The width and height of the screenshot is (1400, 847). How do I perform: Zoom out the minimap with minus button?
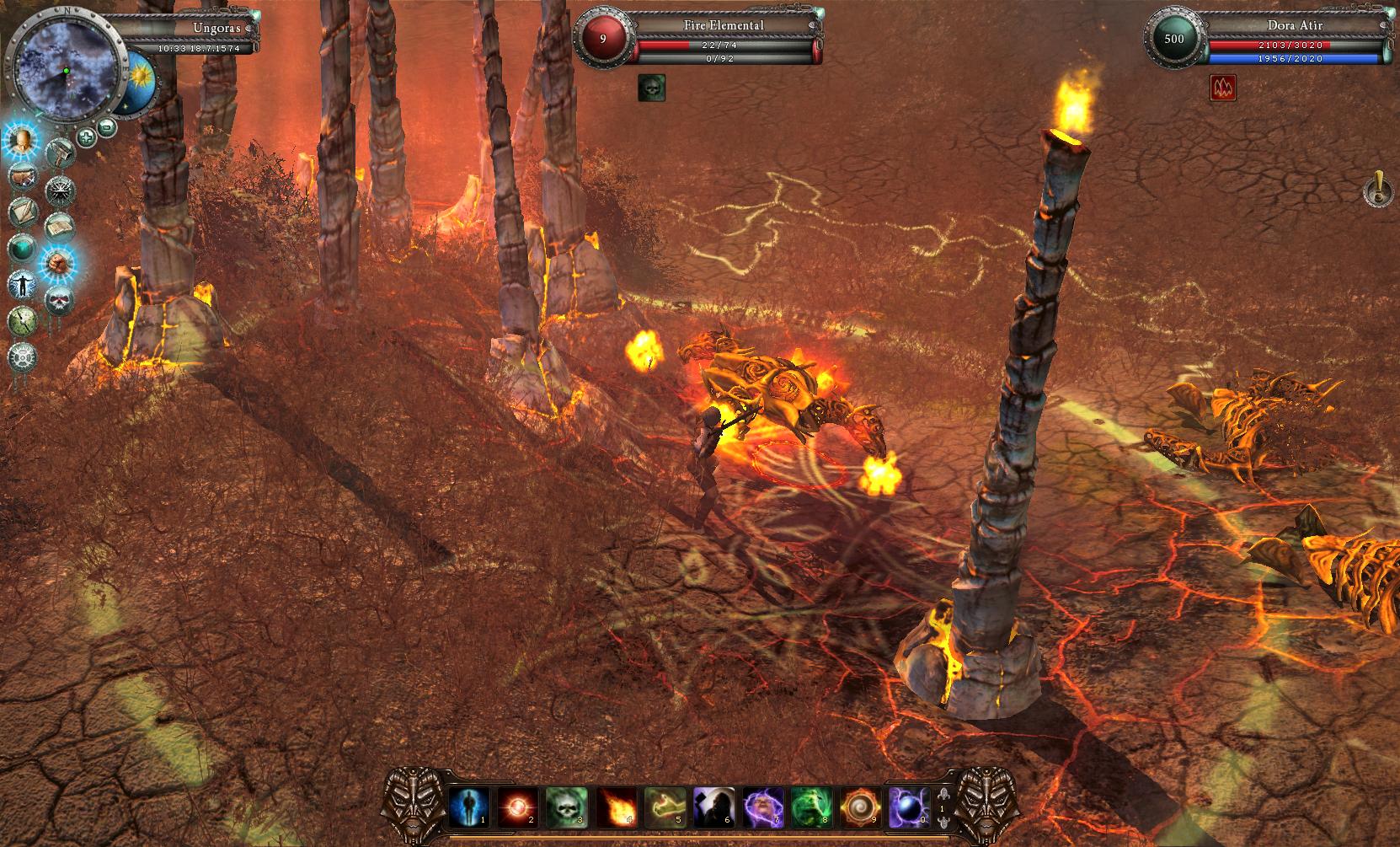pyautogui.click(x=107, y=127)
